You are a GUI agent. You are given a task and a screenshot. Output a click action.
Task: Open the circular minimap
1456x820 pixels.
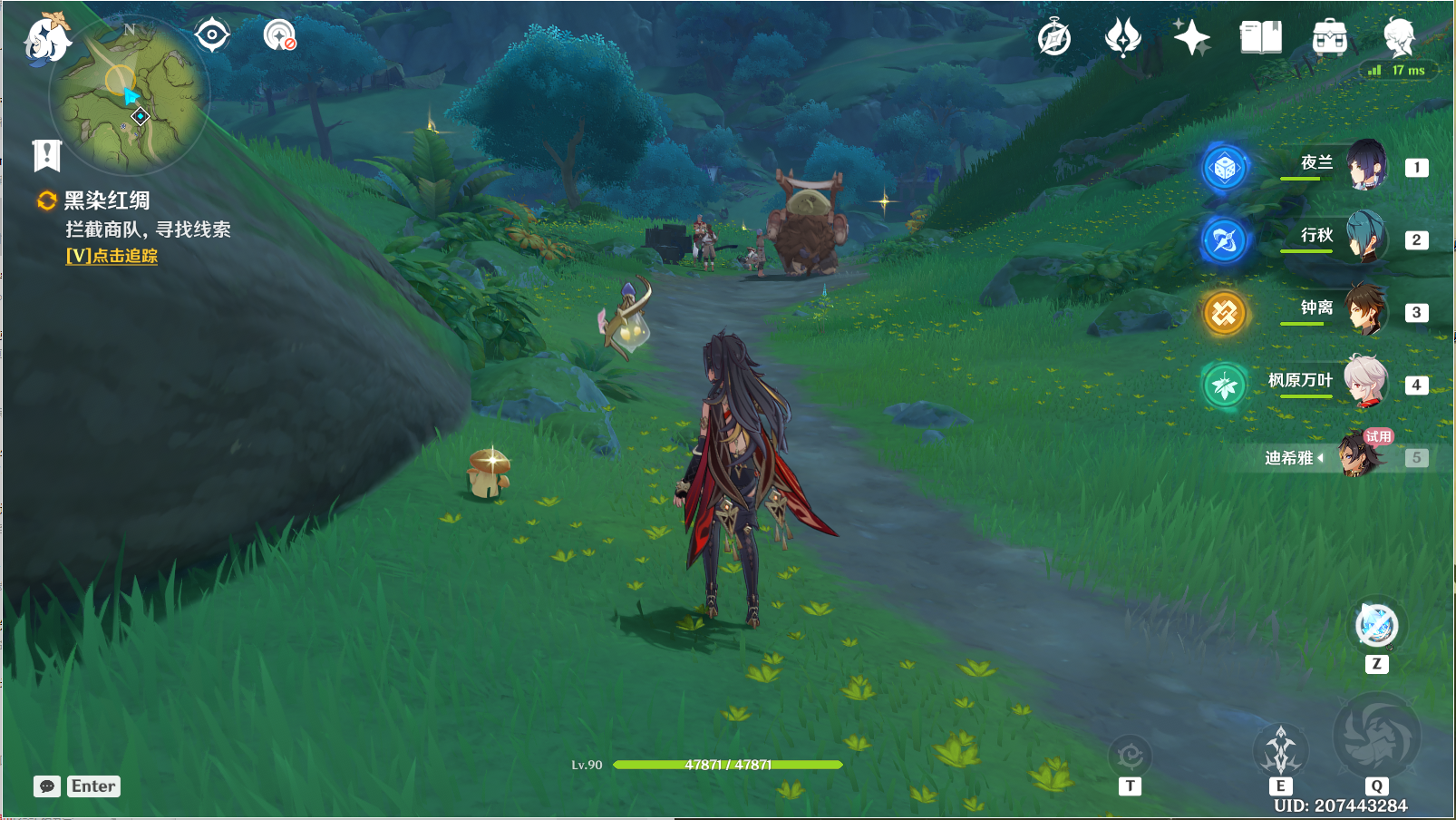point(131,95)
